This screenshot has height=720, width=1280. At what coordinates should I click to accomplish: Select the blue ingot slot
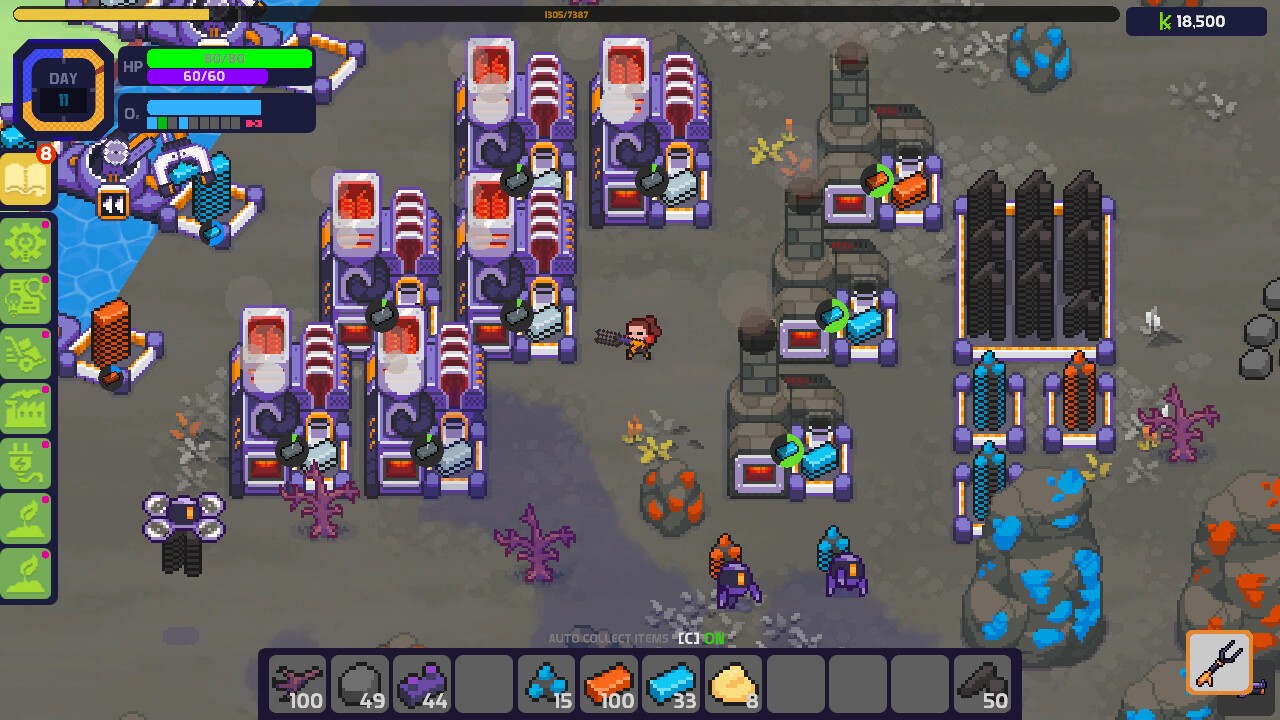tap(670, 685)
